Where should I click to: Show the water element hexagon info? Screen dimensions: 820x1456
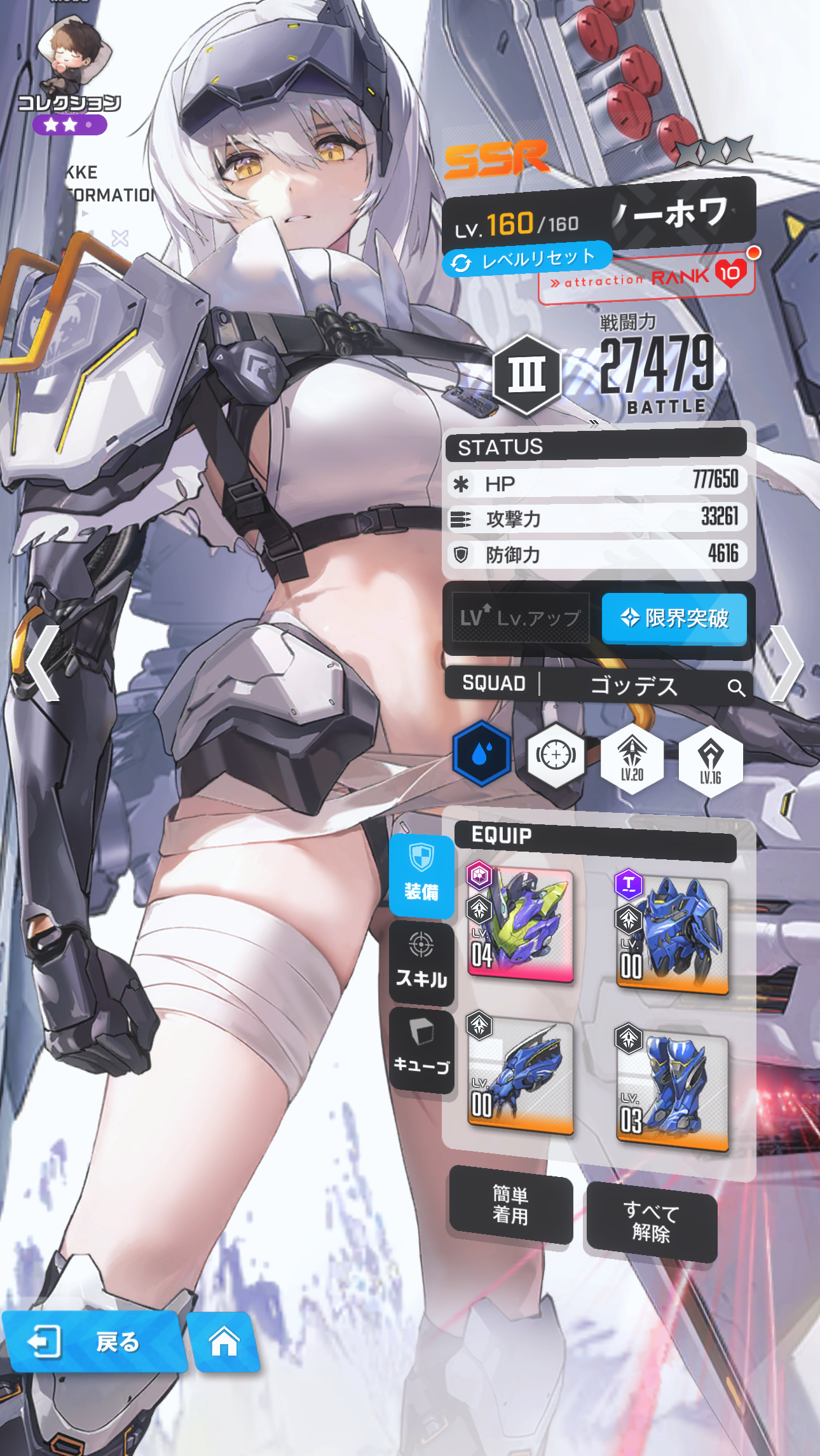click(x=482, y=754)
